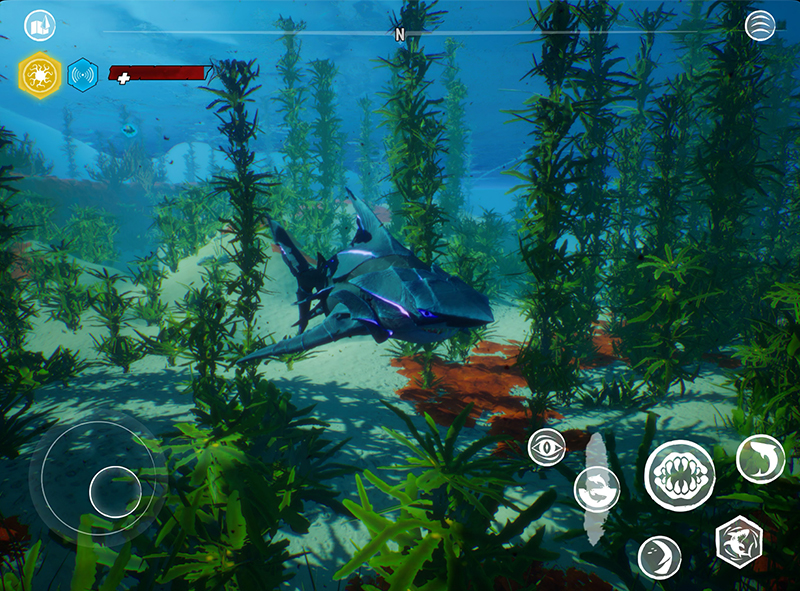800x591 pixels.
Task: Use the tail fin button
Action: coord(760,459)
